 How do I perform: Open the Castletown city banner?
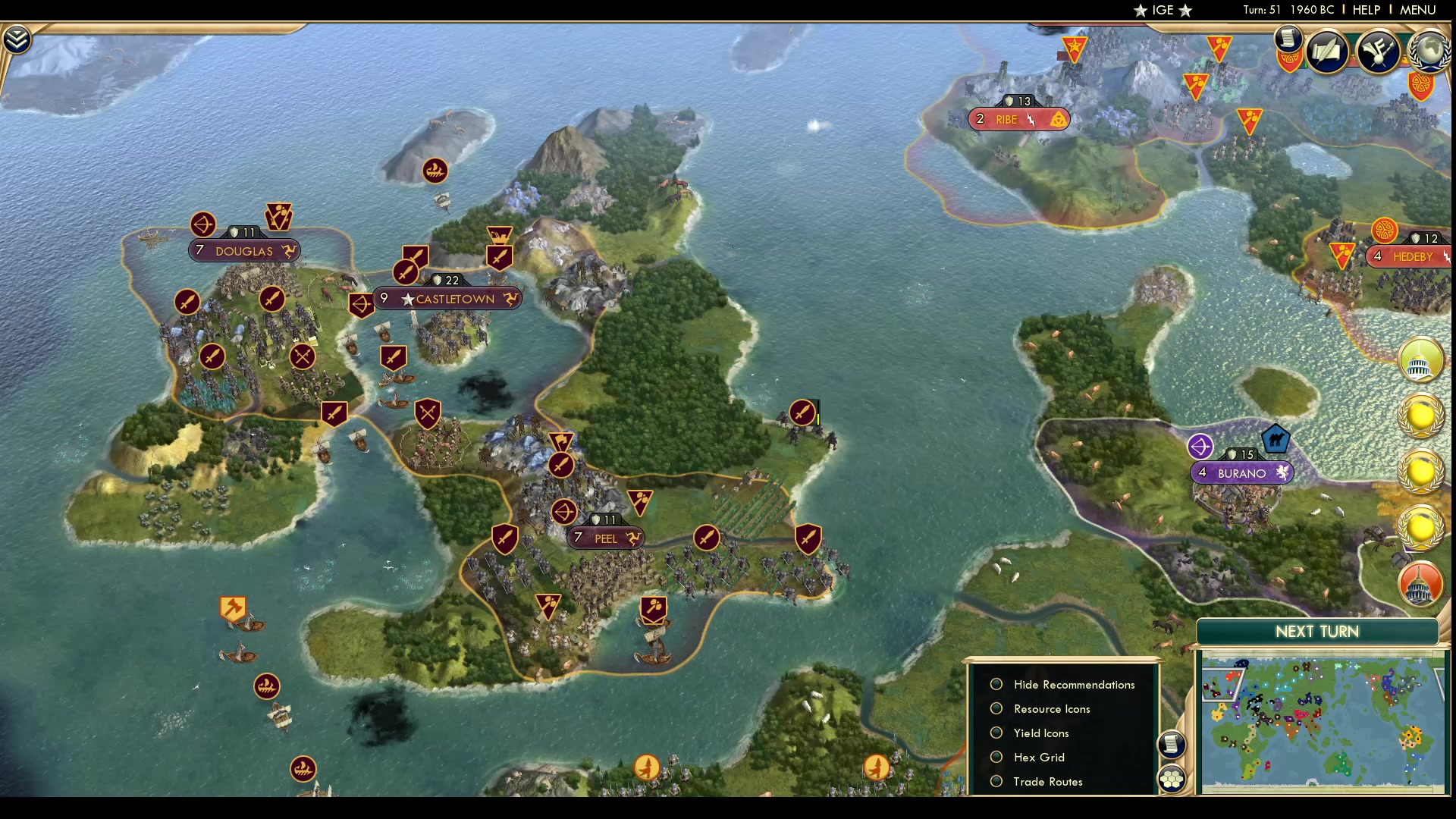[448, 299]
